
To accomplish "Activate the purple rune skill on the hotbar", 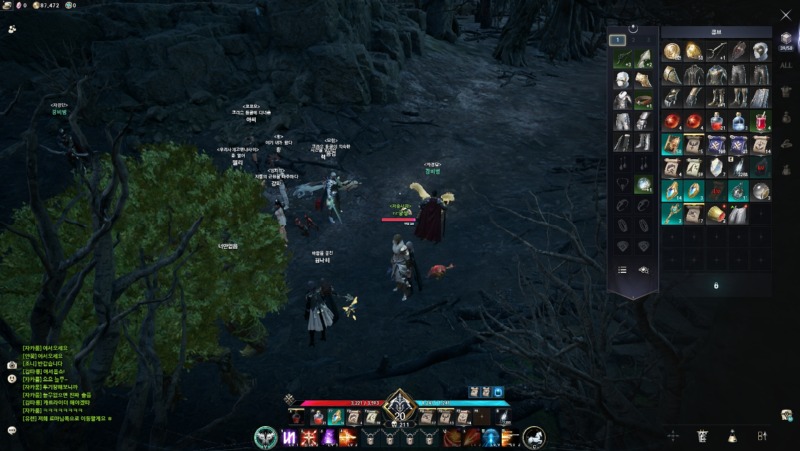I will [289, 437].
